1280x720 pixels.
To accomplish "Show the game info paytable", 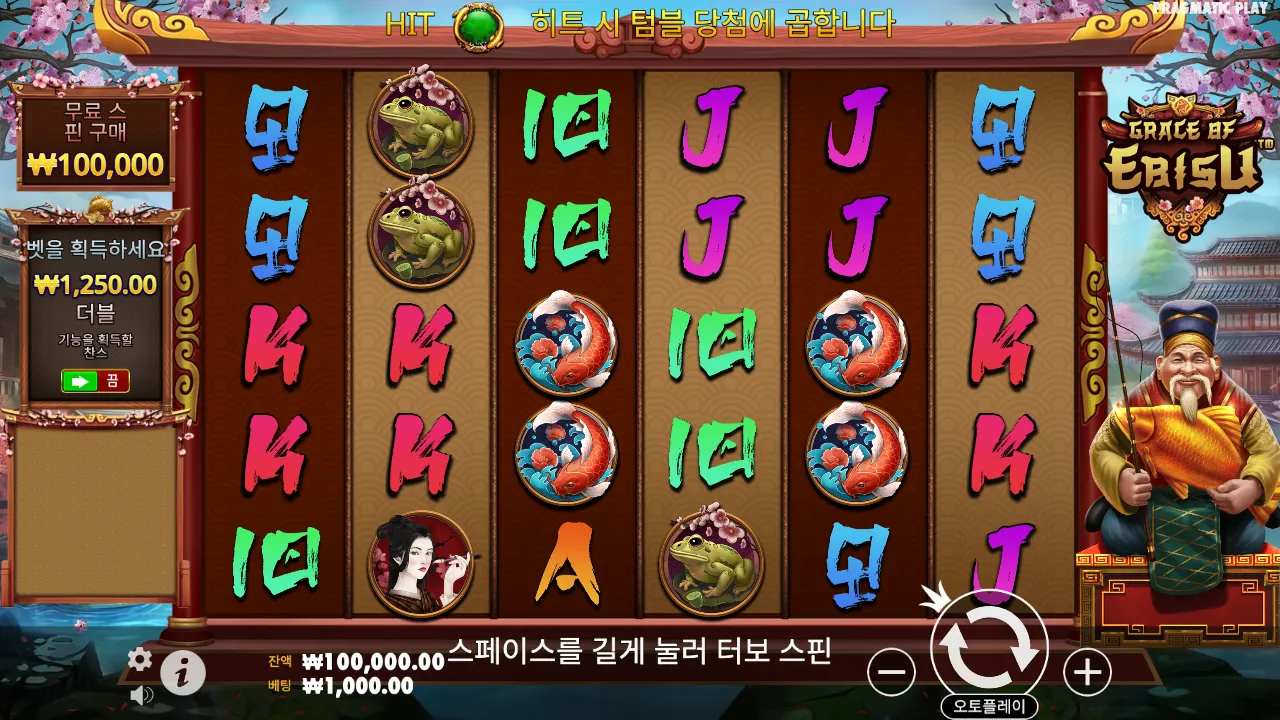I will coord(183,674).
